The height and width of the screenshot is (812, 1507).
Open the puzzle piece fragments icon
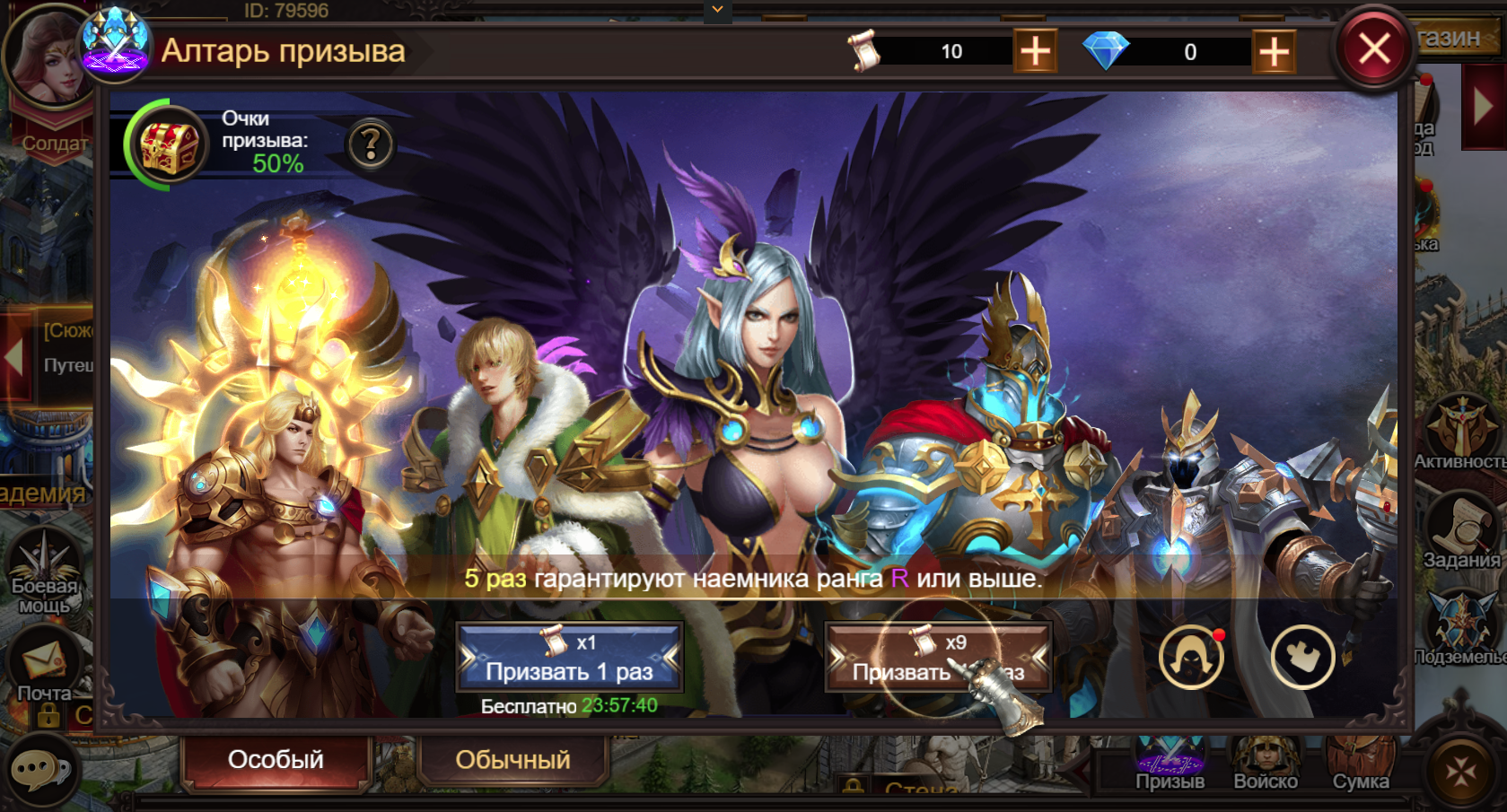click(x=1301, y=658)
